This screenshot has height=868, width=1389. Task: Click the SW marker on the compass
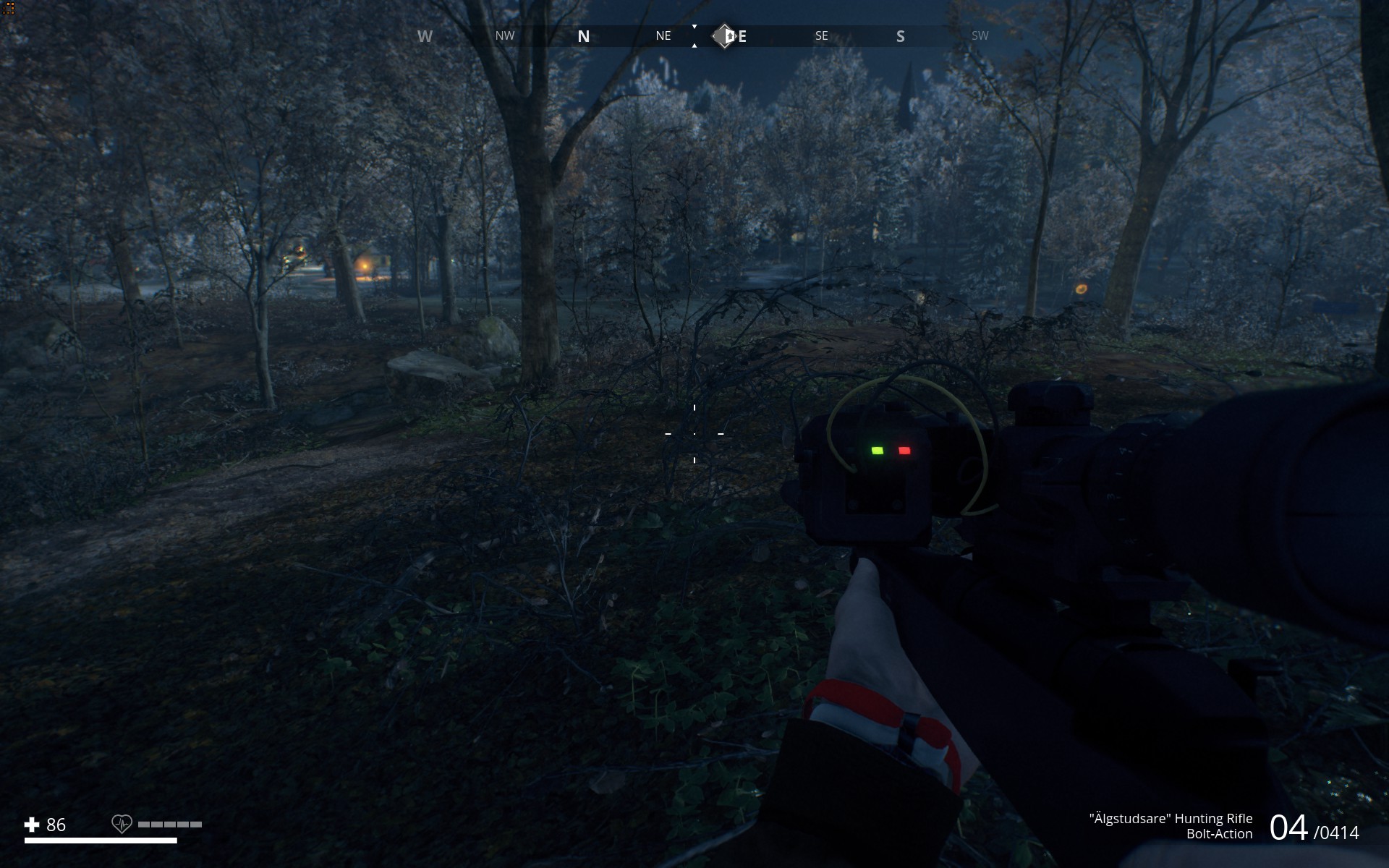980,35
